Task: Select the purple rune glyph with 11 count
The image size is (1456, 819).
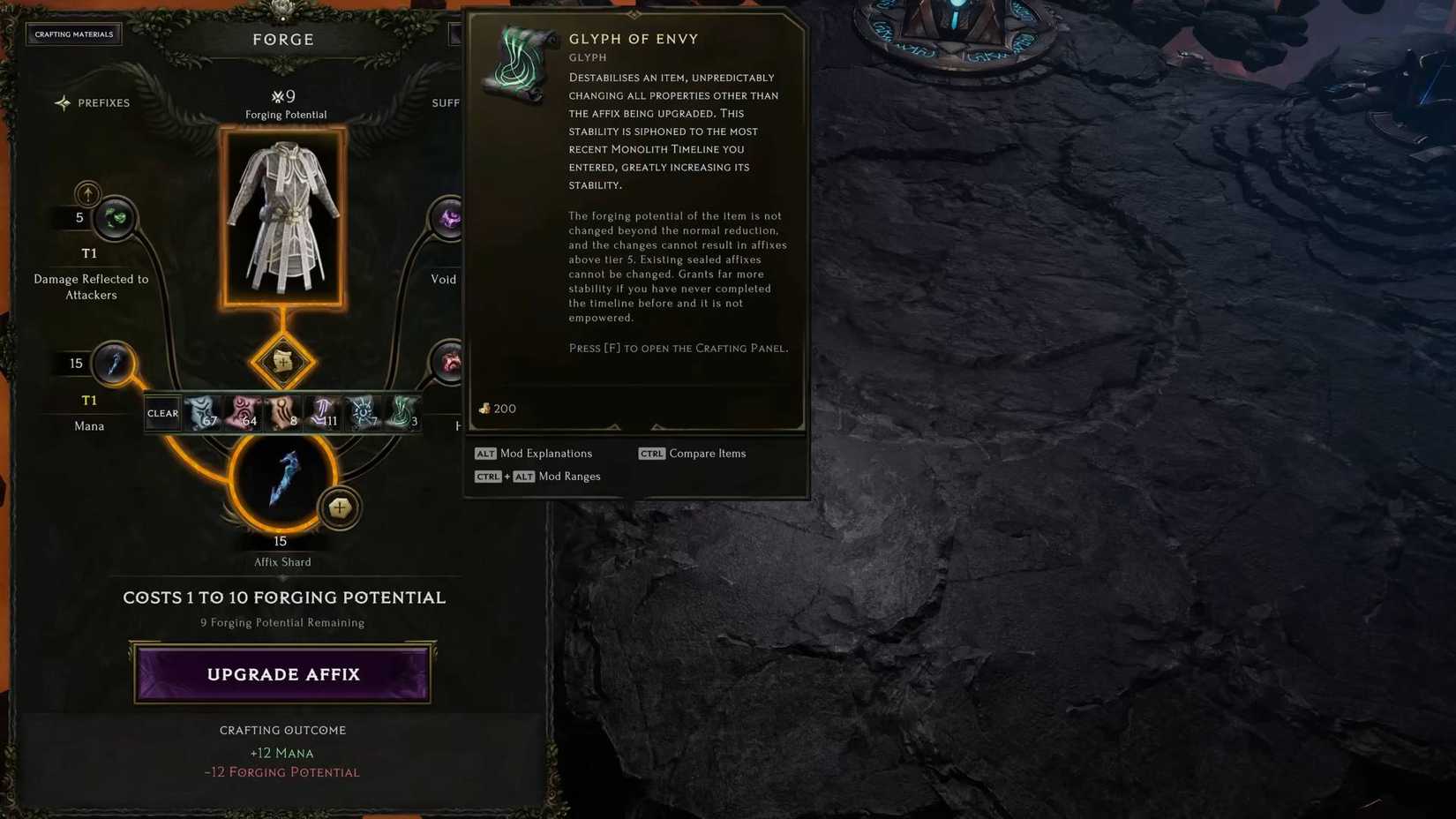Action: [x=321, y=412]
